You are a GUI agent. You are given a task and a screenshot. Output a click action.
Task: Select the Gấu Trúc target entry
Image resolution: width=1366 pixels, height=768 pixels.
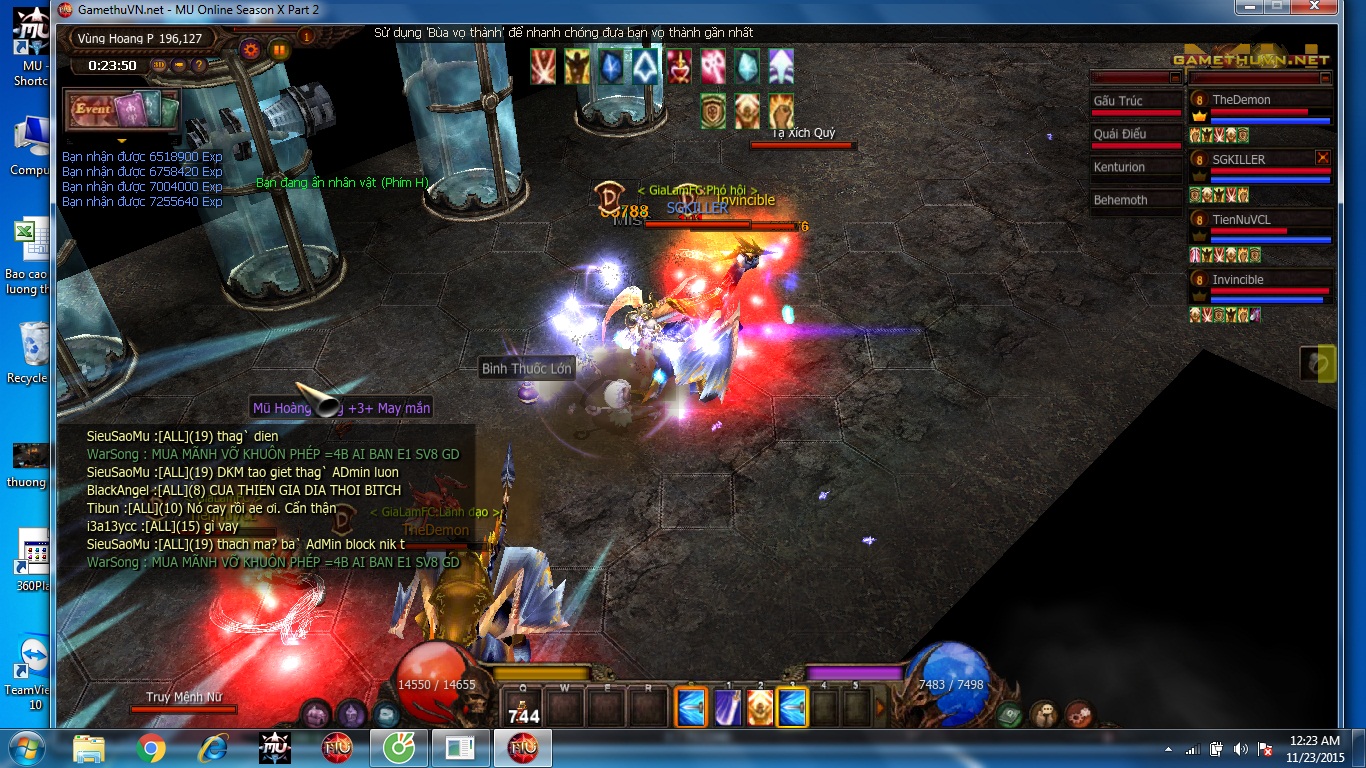[x=1135, y=101]
